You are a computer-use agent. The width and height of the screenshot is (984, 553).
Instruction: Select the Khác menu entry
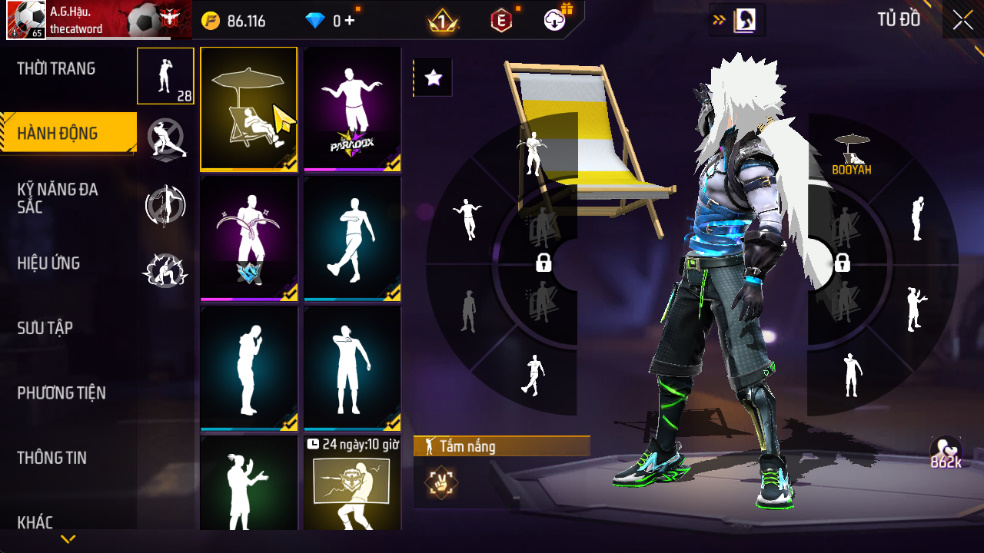[x=35, y=521]
